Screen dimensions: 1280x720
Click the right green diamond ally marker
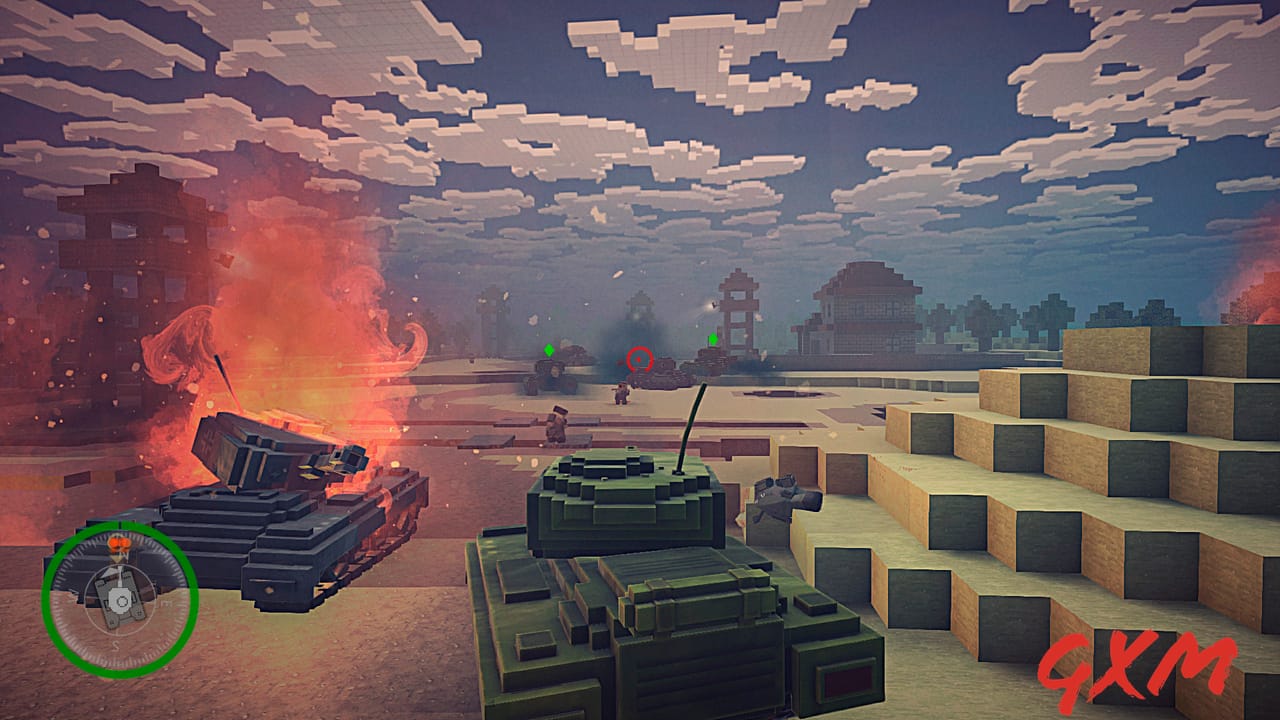pos(713,339)
